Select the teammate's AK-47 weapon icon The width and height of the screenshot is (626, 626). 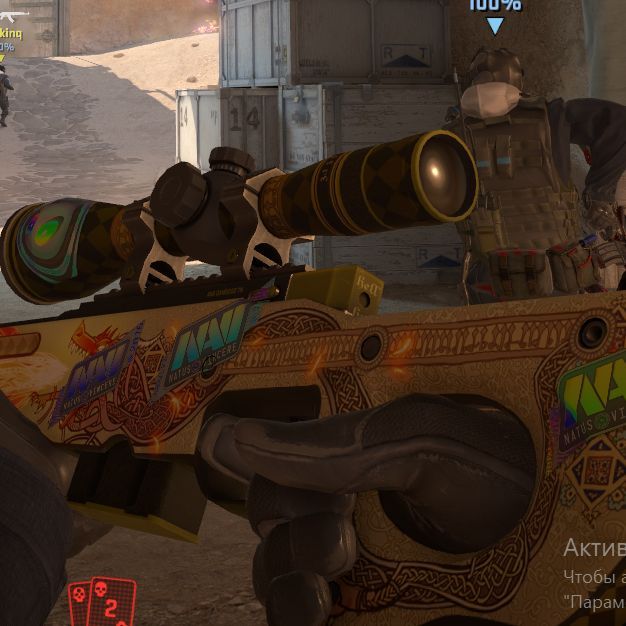[x=13, y=17]
